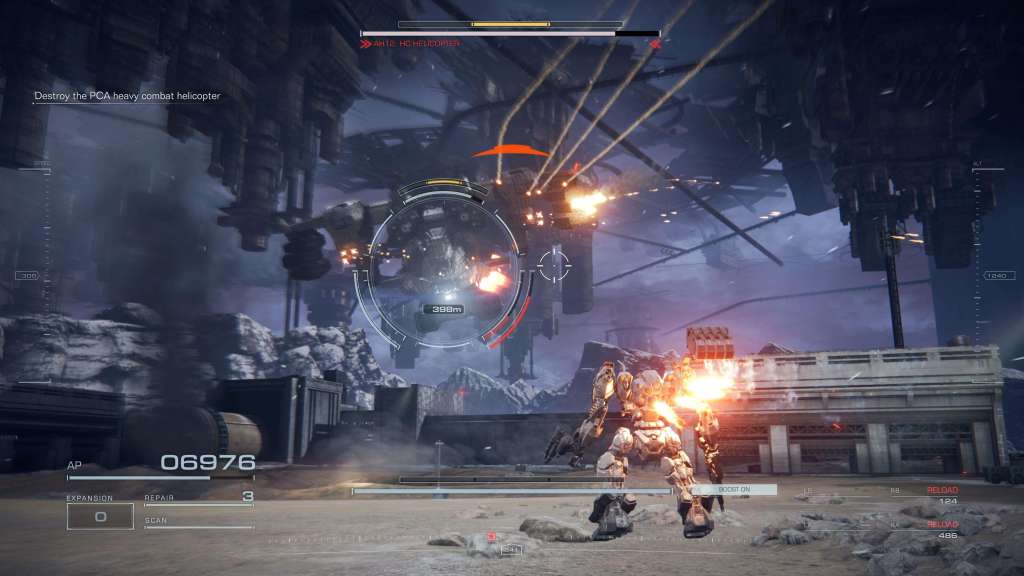Viewport: 1024px width, 576px height.
Task: Select the mission objective tracker text
Action: pyautogui.click(x=127, y=96)
